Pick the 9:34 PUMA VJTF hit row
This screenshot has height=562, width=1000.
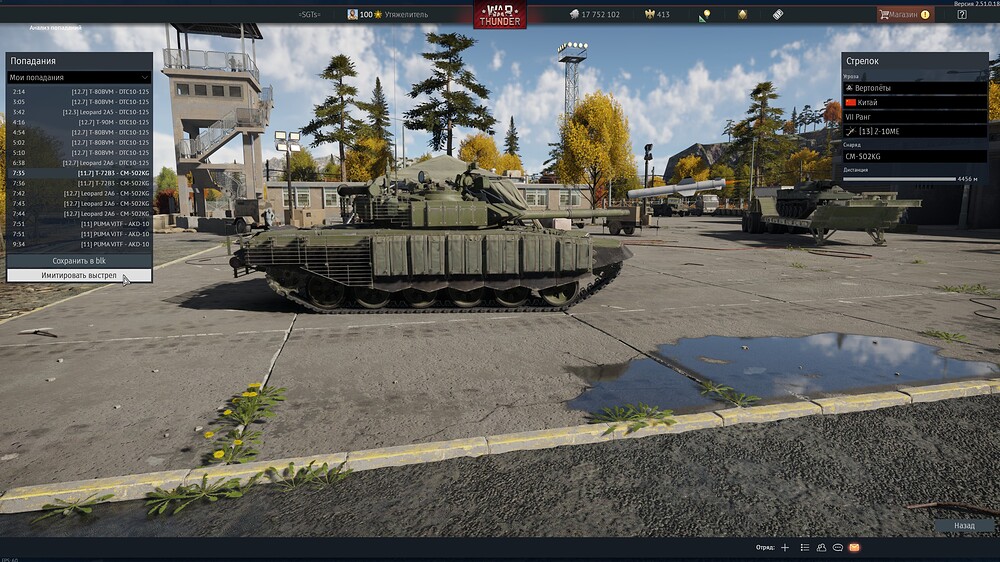(79, 244)
